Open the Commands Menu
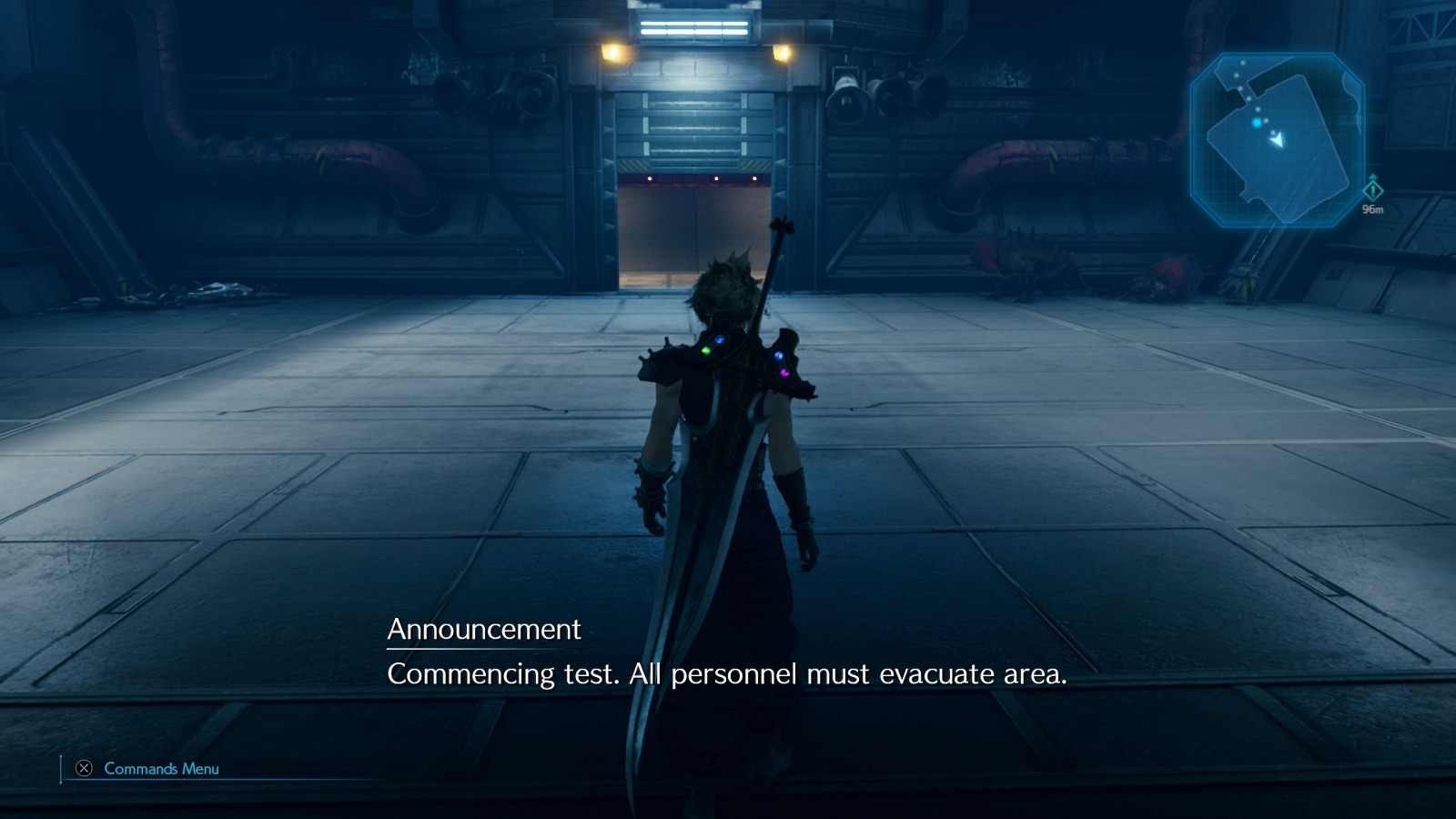The image size is (1456, 819). click(160, 769)
